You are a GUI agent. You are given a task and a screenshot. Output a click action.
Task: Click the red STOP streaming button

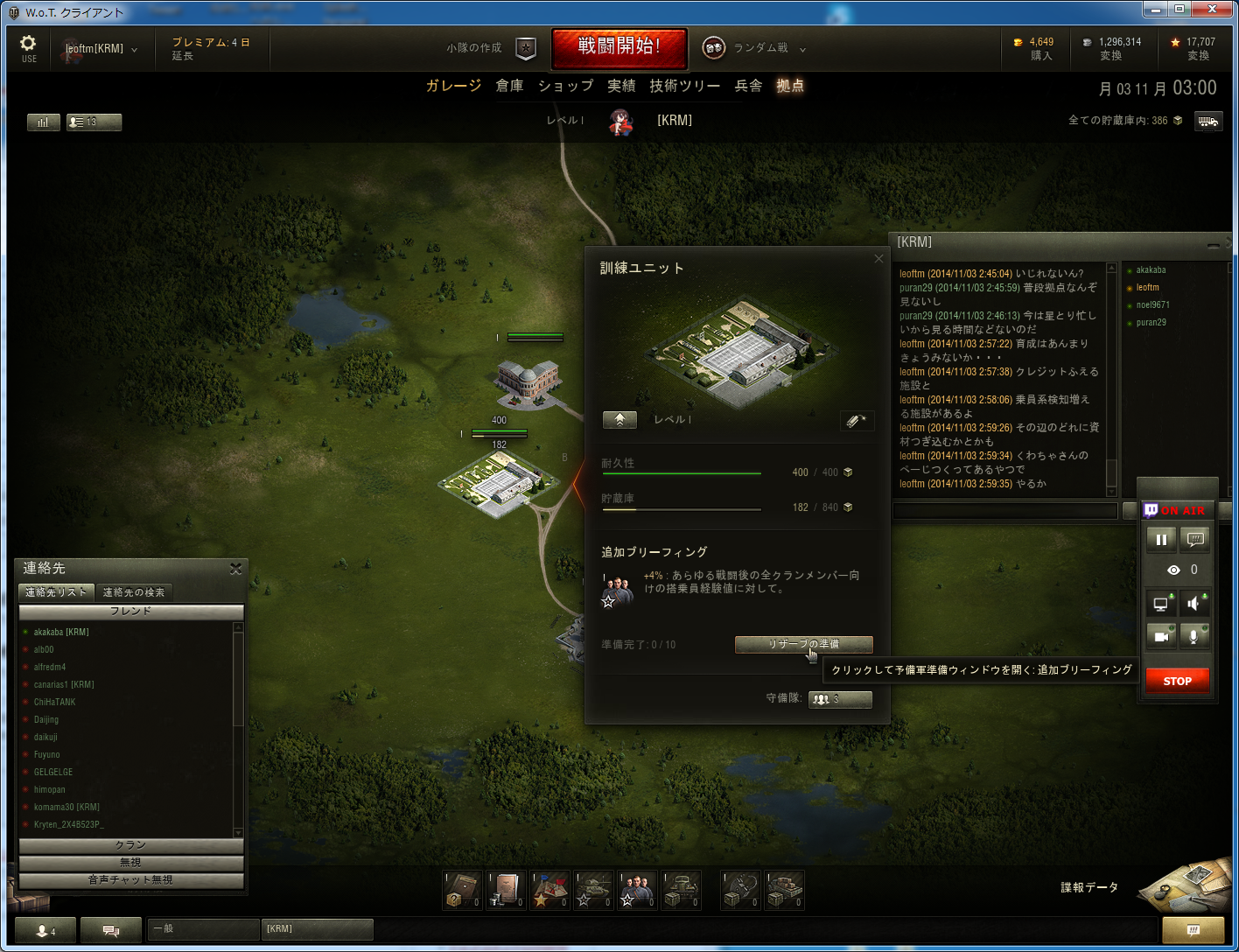[1177, 681]
